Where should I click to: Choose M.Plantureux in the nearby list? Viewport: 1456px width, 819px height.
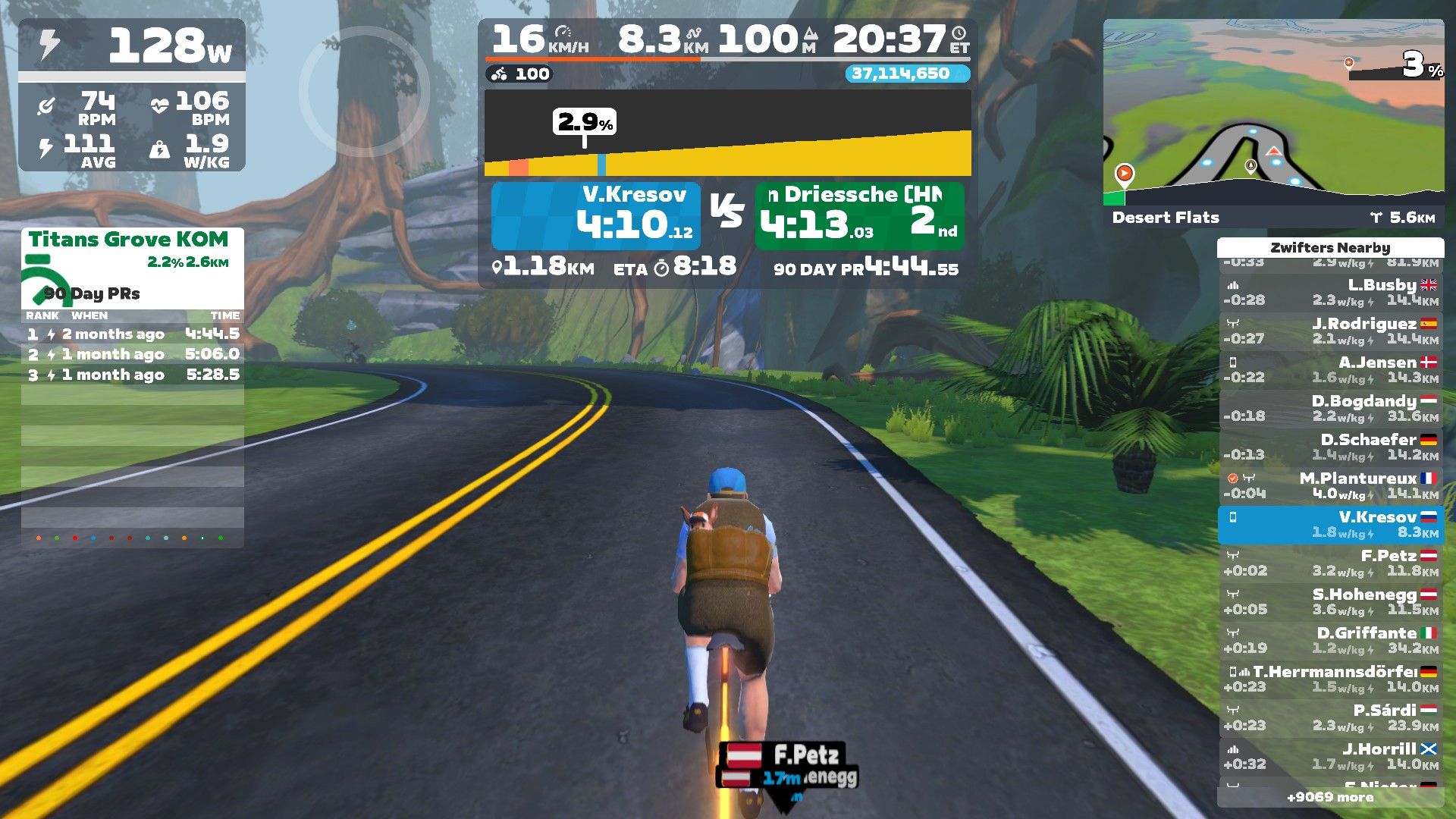[x=1331, y=486]
